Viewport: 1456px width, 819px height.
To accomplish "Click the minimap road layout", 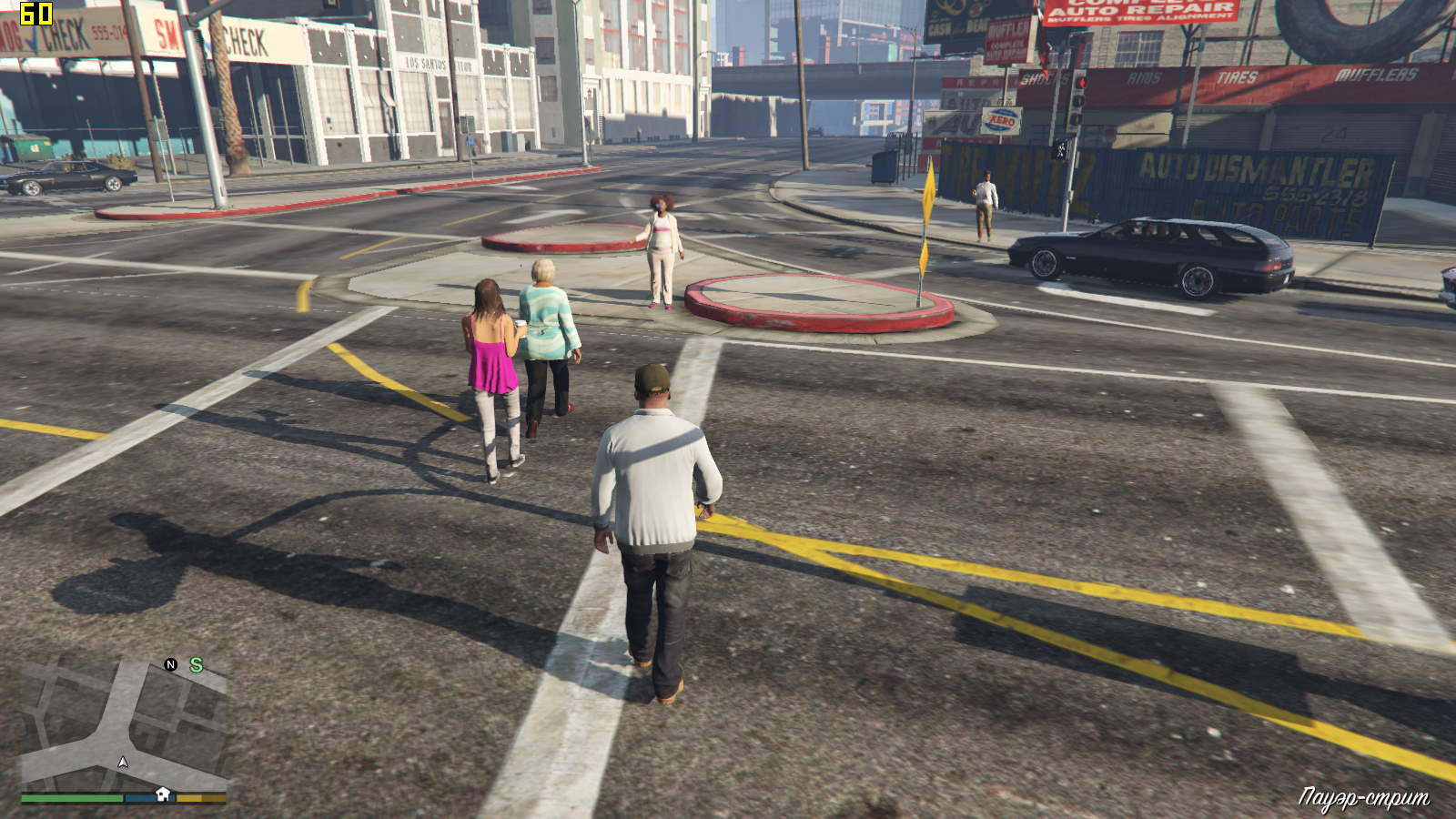I will tap(123, 723).
